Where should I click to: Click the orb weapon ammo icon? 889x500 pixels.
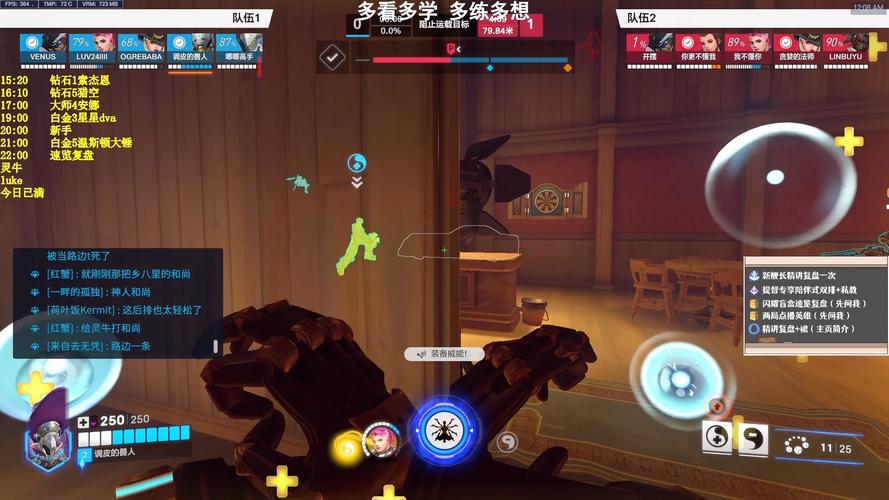[x=796, y=446]
